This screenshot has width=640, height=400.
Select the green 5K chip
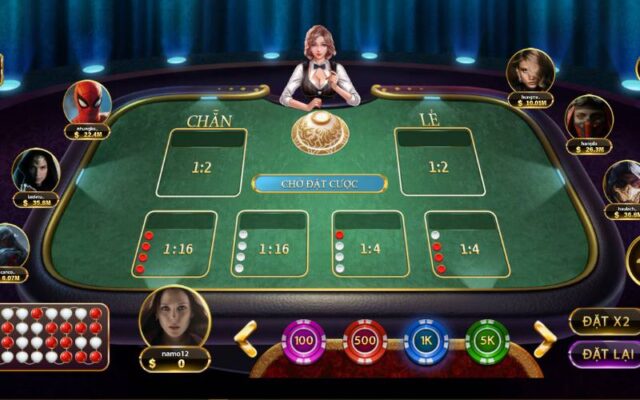[x=487, y=341]
